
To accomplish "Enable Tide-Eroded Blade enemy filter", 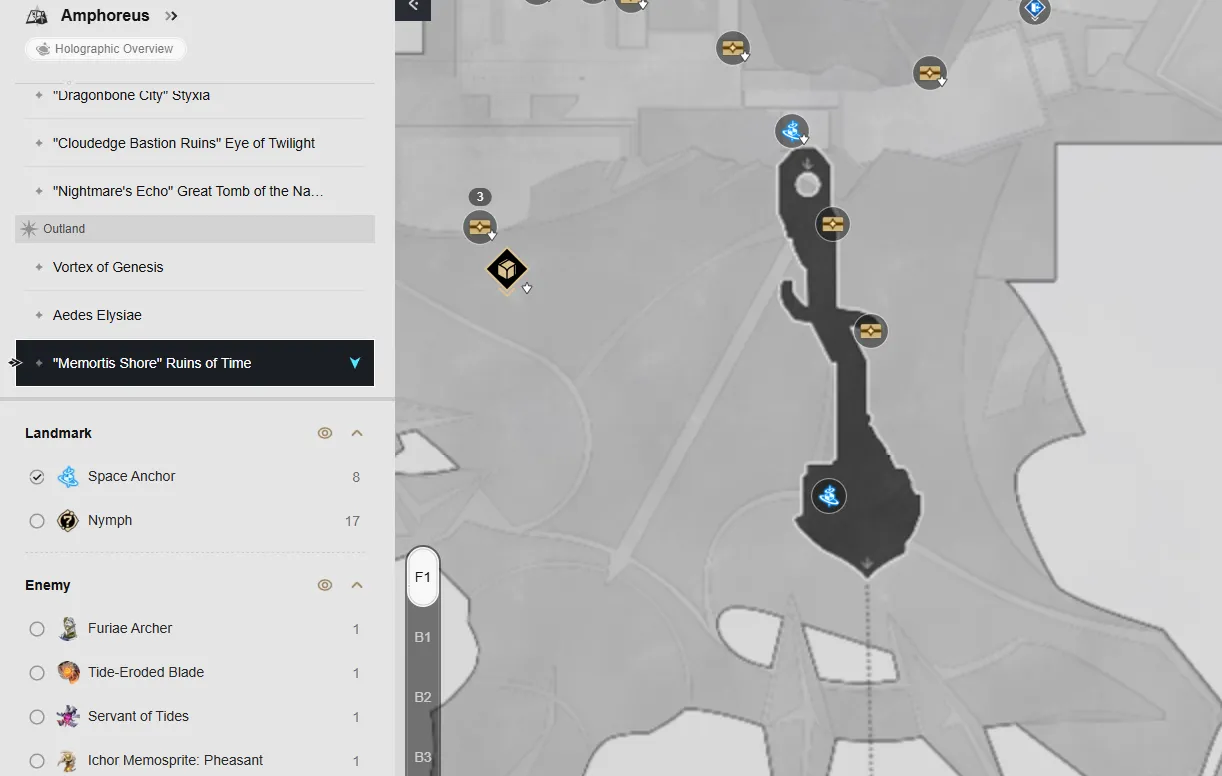I will click(x=37, y=673).
